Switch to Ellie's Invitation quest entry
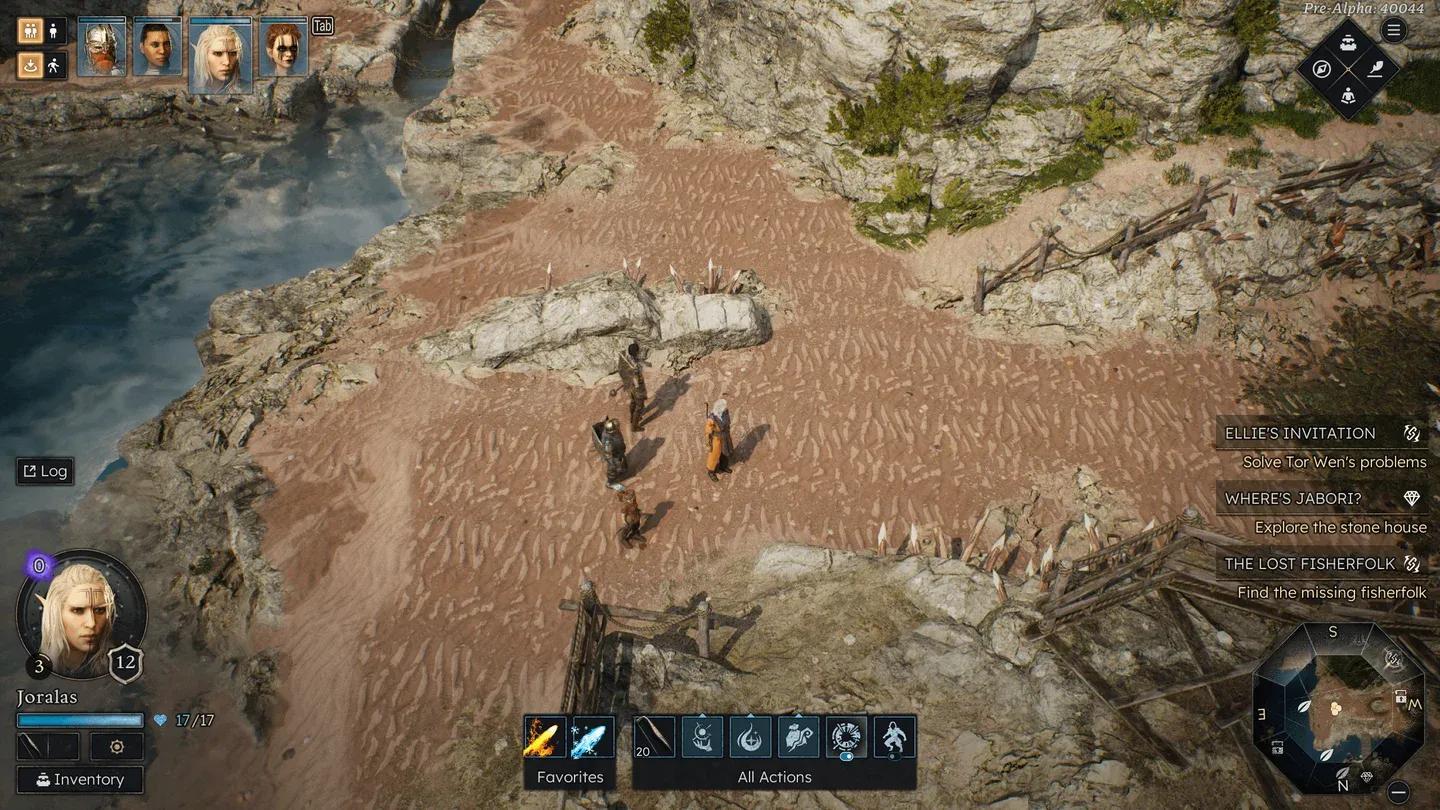1440x810 pixels. (x=1300, y=432)
